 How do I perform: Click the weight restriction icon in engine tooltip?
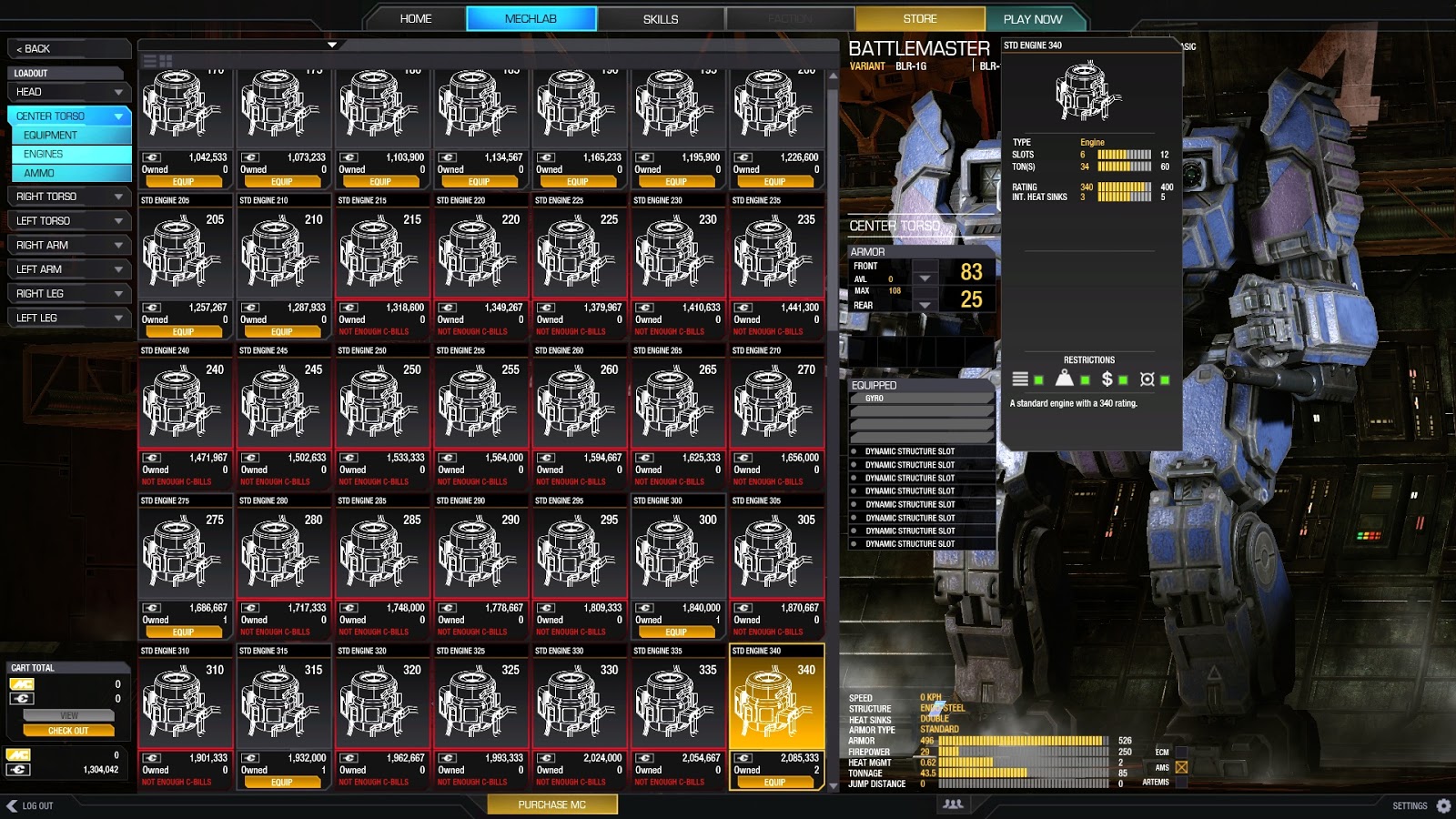click(1064, 377)
